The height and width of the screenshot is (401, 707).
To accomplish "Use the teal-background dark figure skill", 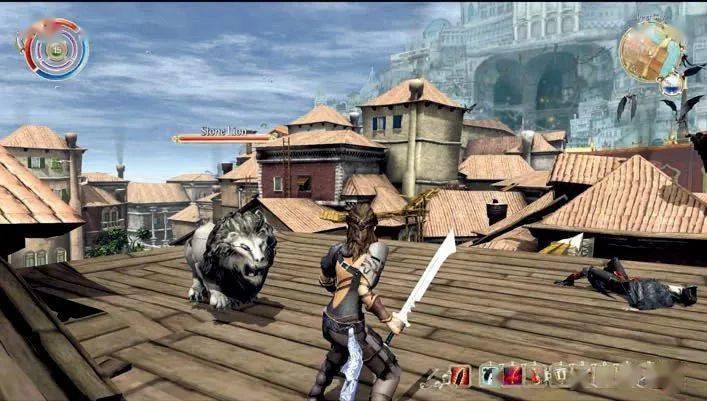I will tap(487, 376).
